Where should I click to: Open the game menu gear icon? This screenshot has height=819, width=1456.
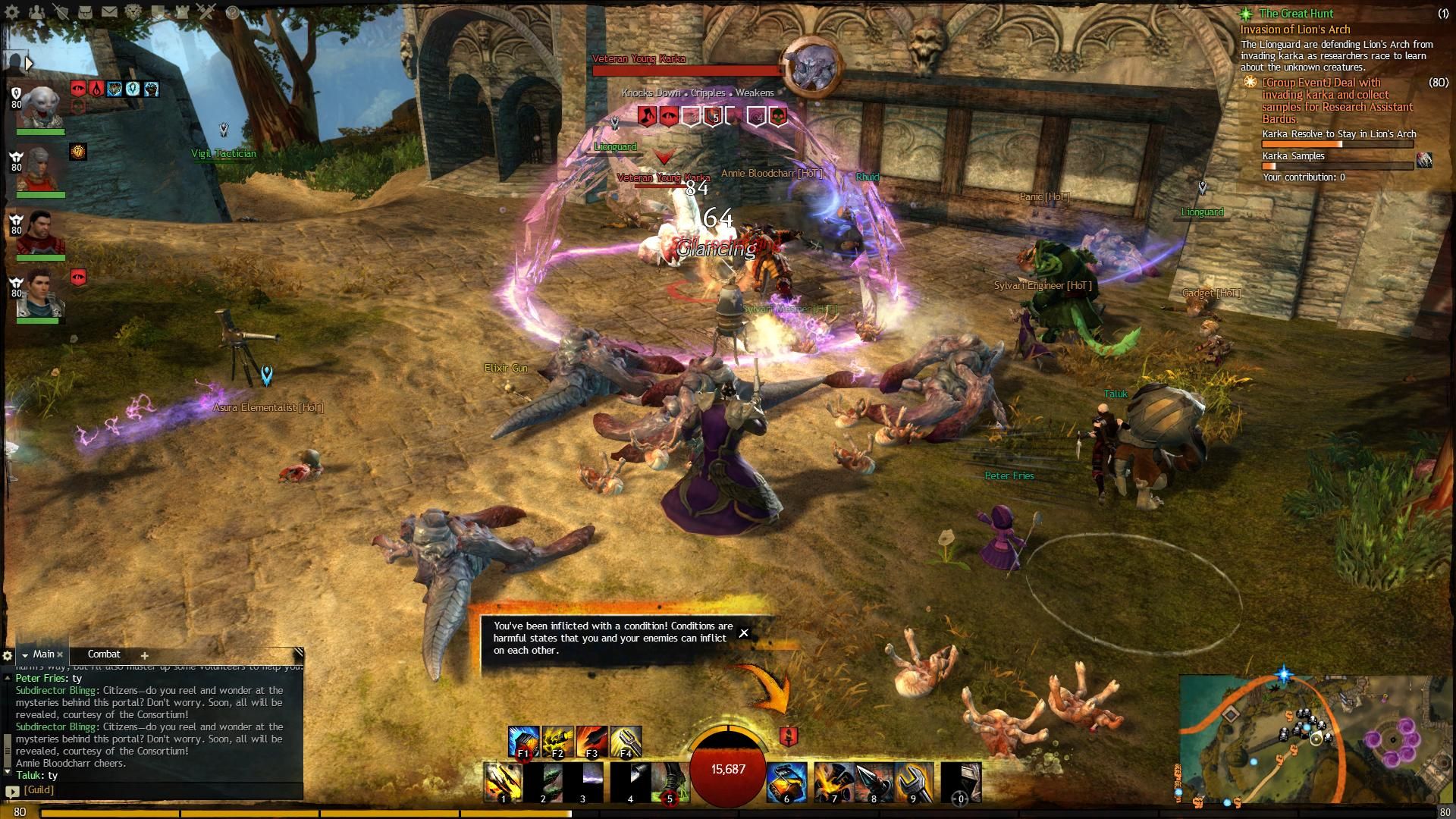click(x=12, y=12)
